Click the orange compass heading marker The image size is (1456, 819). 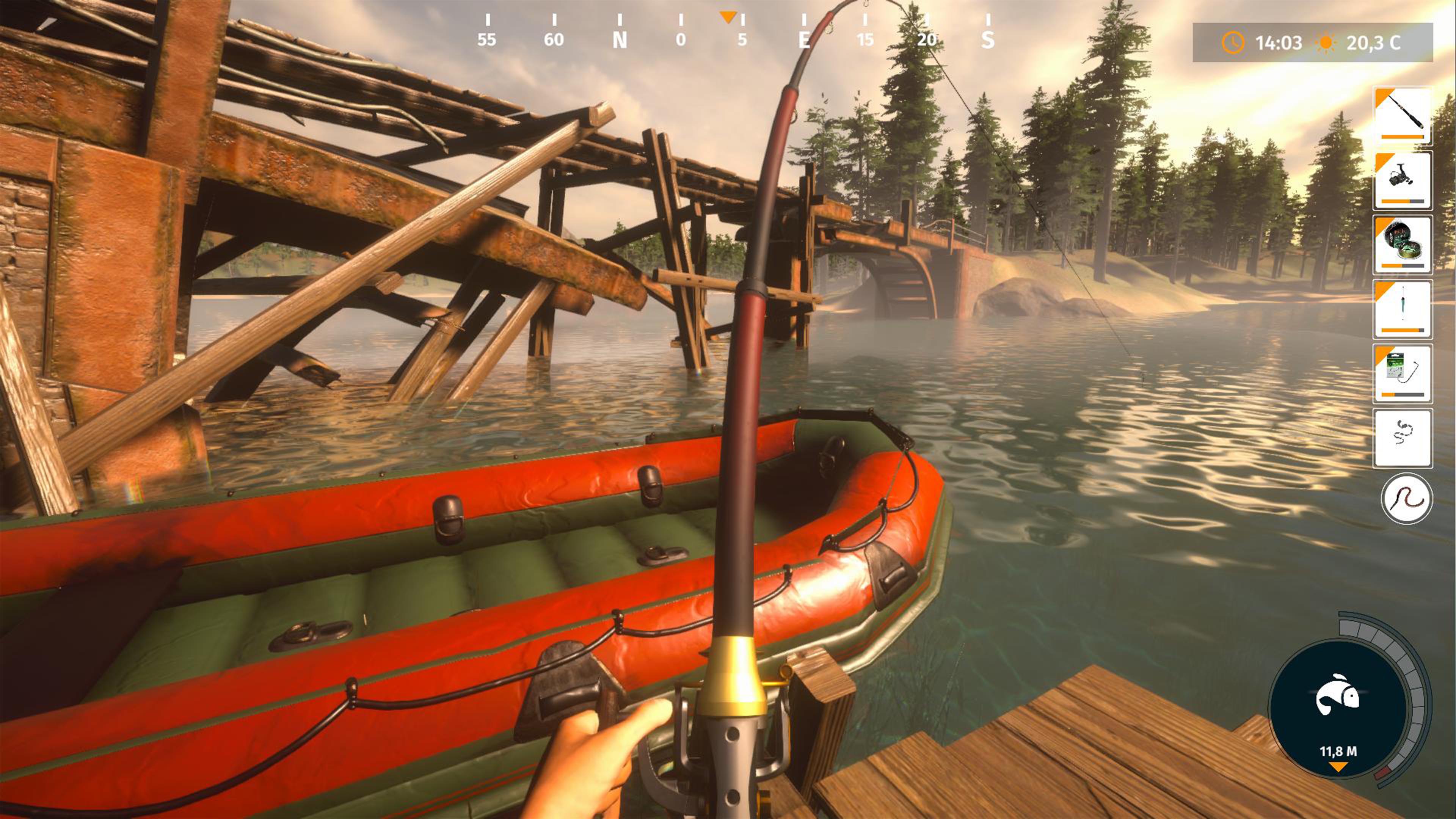[x=729, y=17]
